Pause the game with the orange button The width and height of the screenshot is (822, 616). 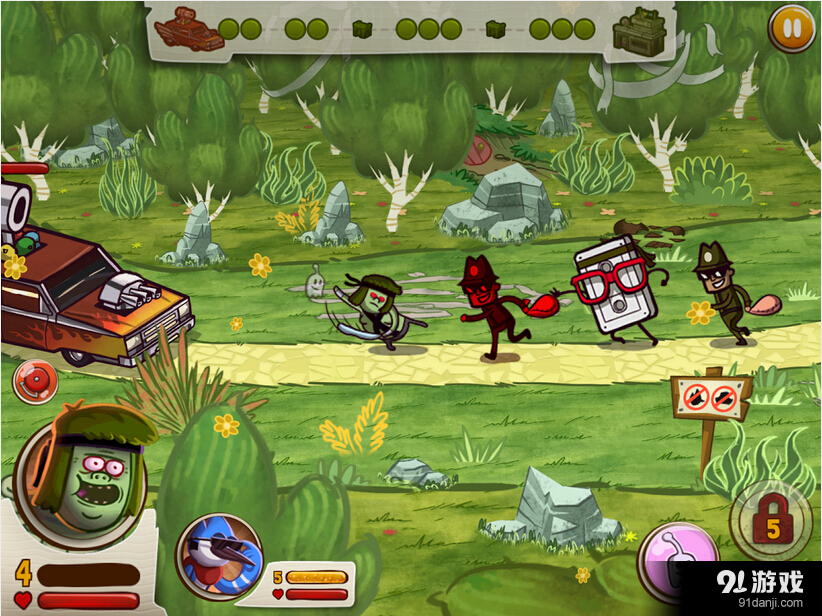pos(791,29)
